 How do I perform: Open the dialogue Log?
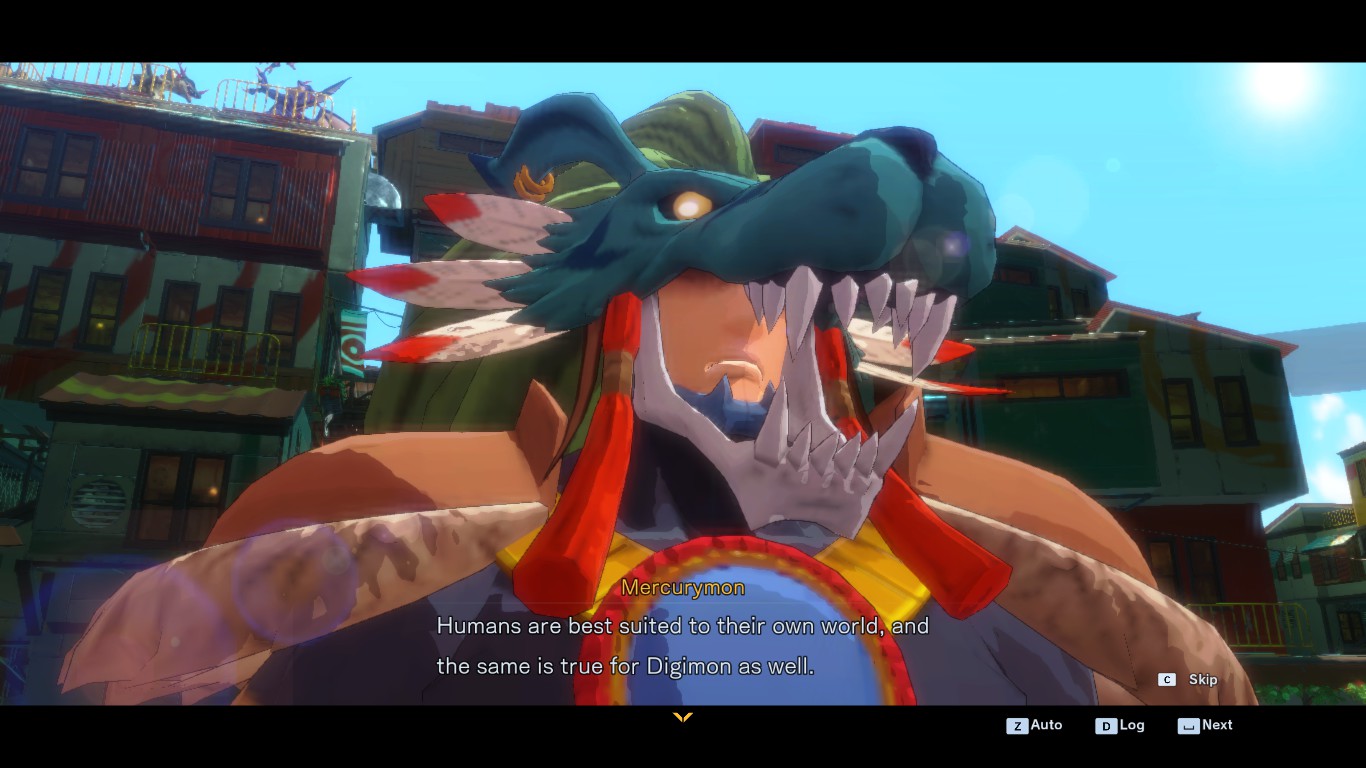[1120, 725]
